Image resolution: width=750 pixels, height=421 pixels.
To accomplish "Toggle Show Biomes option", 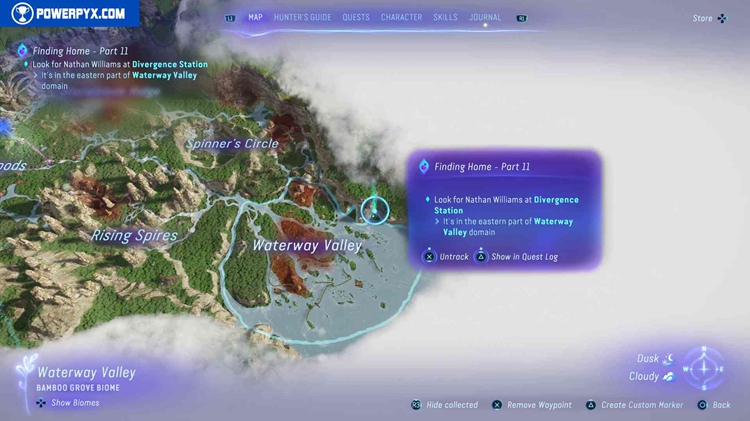I will pos(68,403).
